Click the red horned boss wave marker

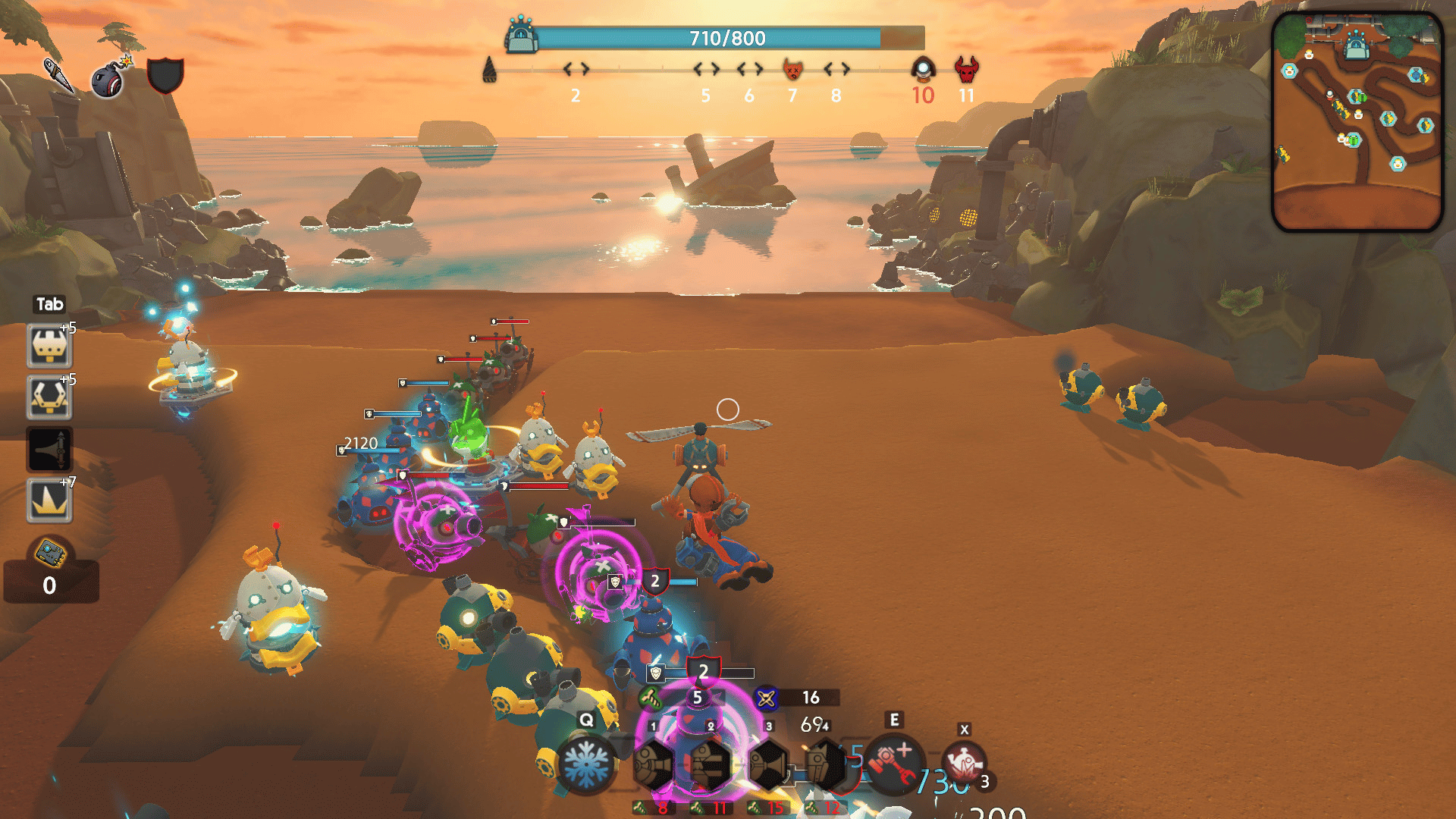[966, 70]
